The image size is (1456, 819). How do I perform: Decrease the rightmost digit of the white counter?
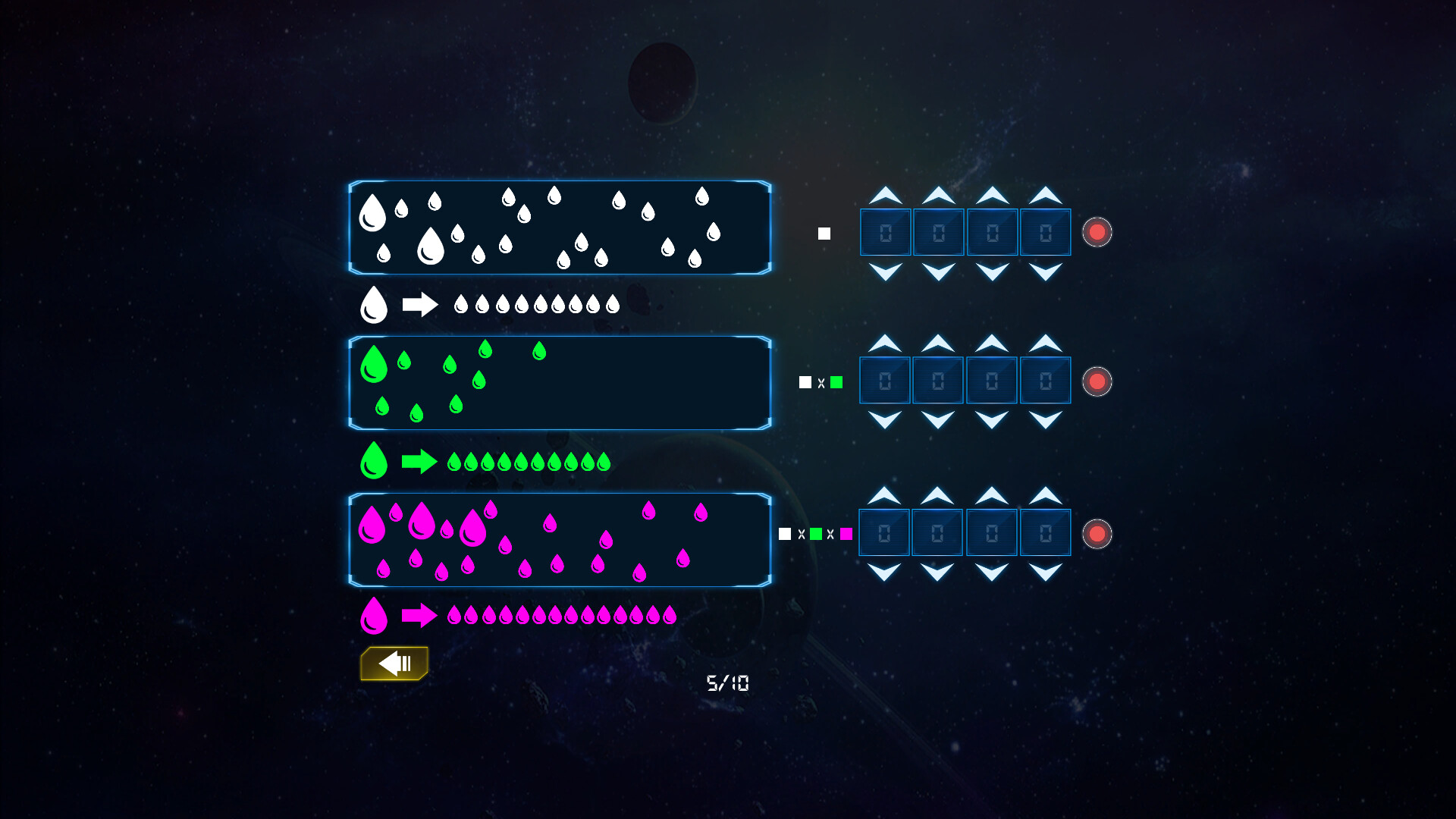1045,271
